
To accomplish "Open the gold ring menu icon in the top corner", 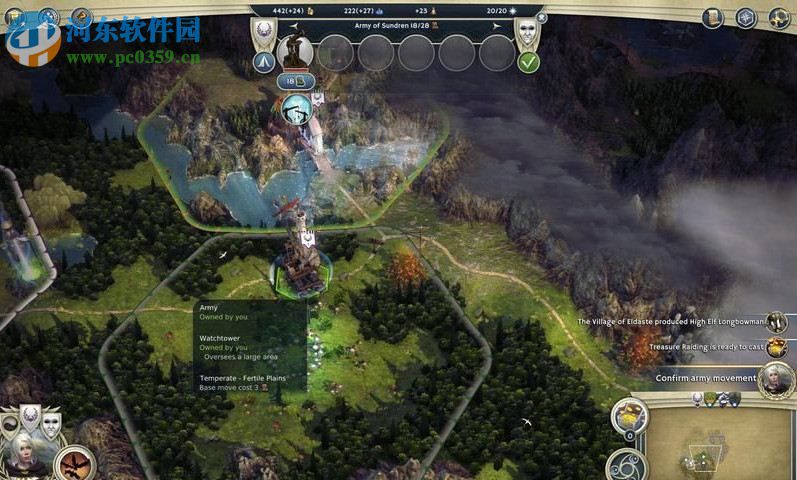I will [777, 18].
